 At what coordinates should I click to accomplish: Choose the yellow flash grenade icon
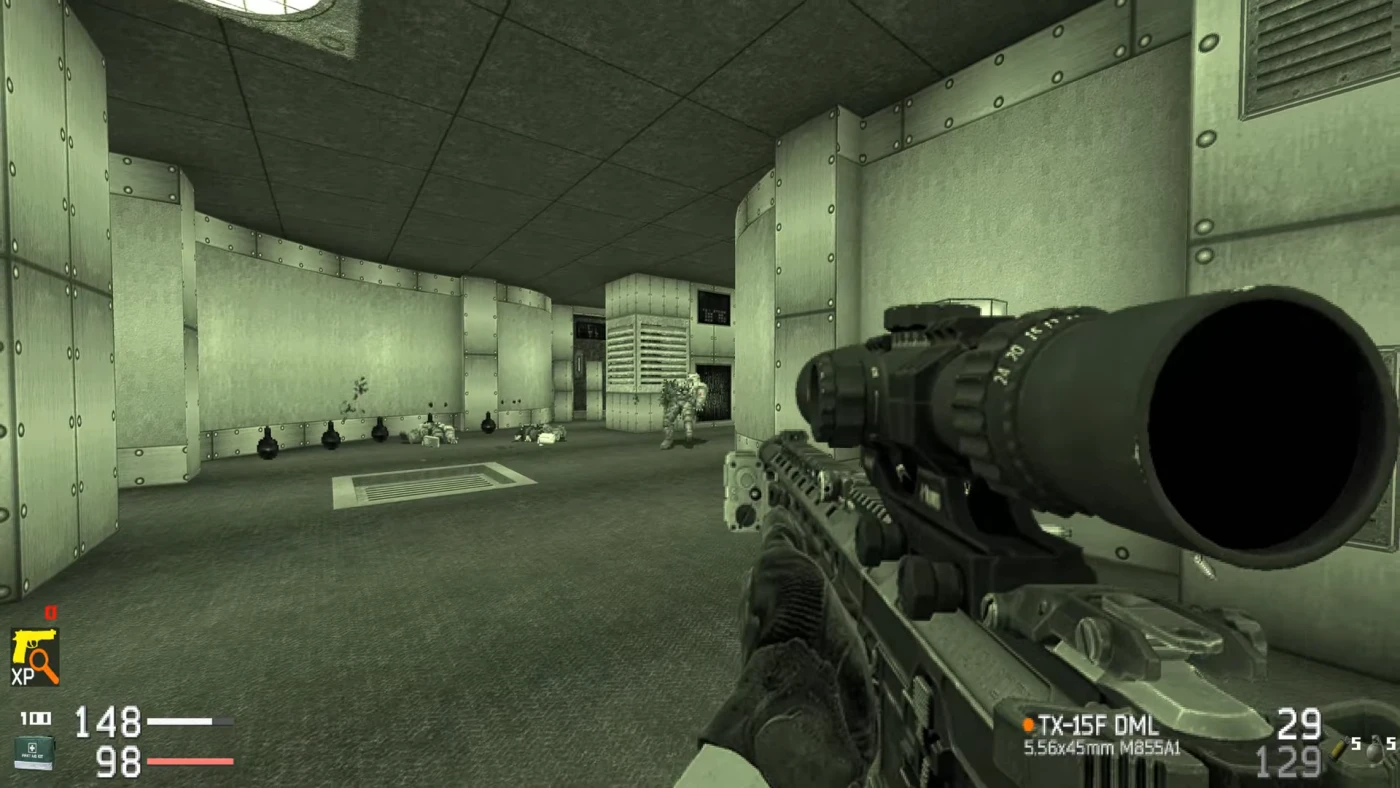[x=1336, y=748]
